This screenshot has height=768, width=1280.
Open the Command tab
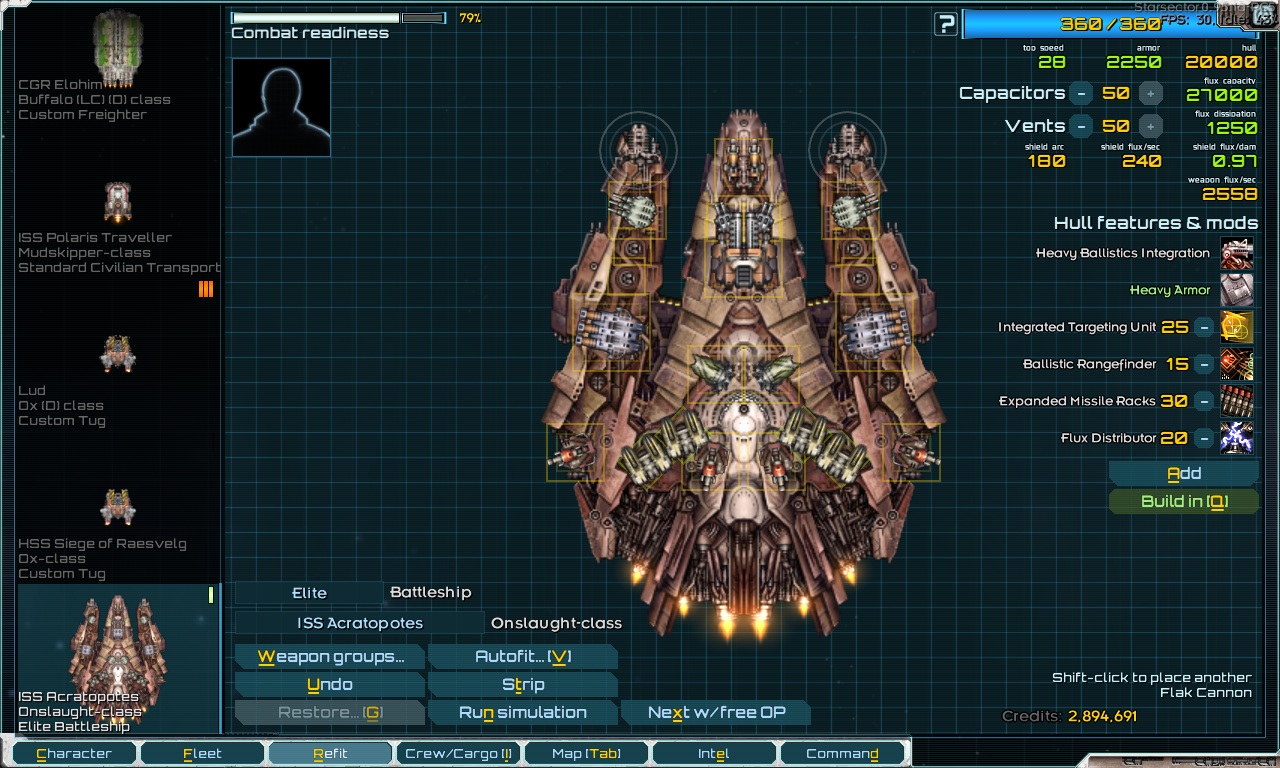tap(841, 752)
